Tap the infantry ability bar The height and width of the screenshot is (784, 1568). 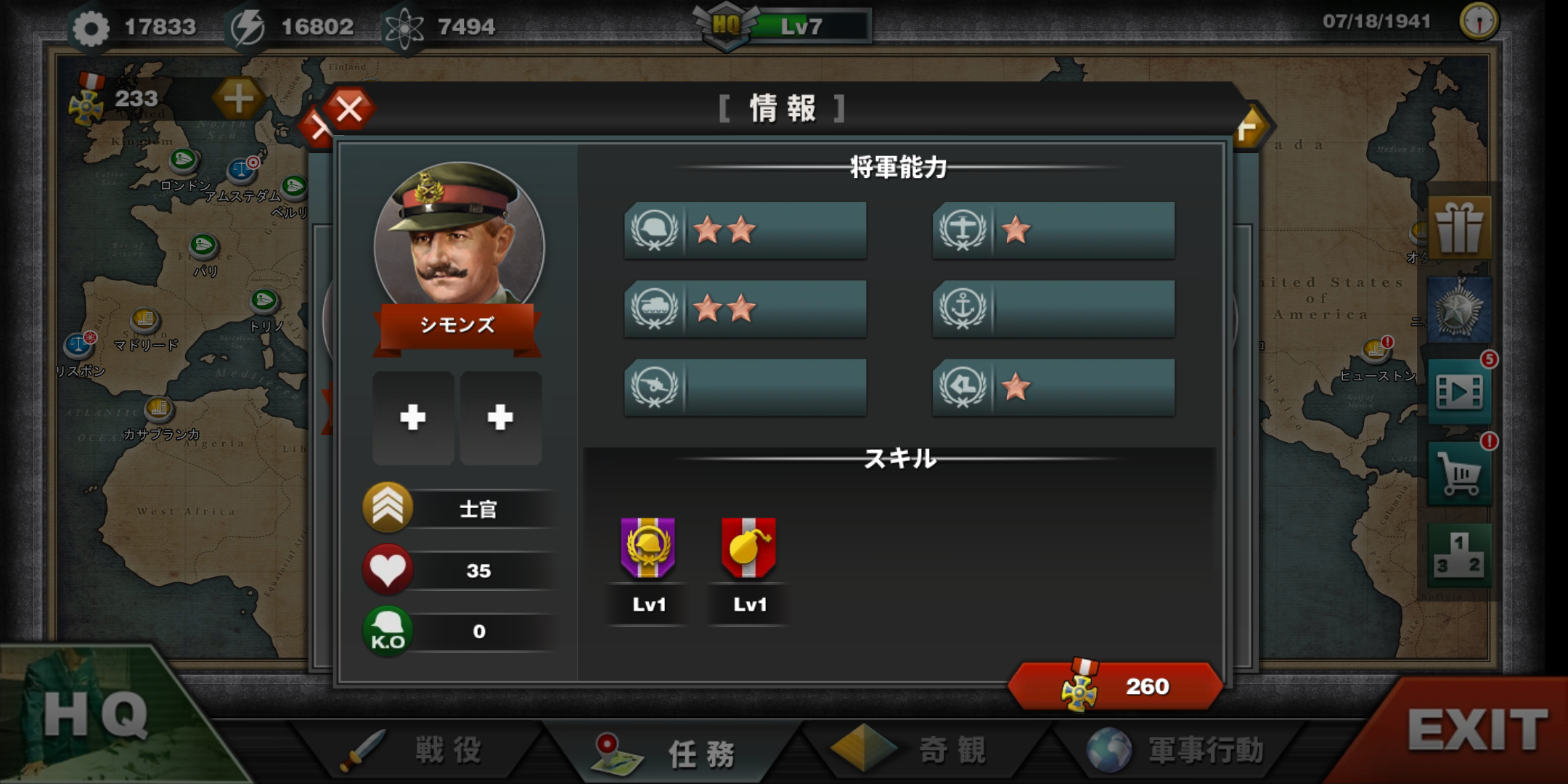pos(746,231)
